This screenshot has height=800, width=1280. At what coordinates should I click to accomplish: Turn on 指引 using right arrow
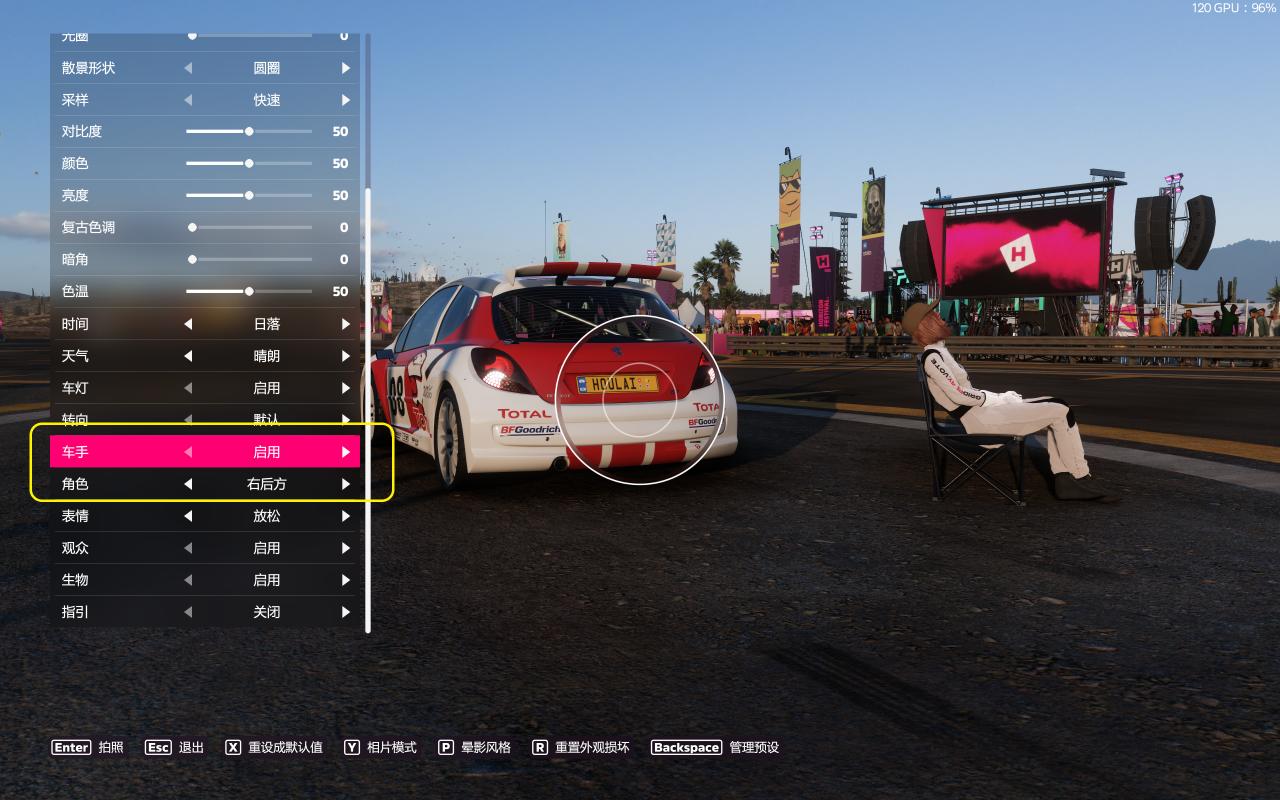pyautogui.click(x=346, y=612)
